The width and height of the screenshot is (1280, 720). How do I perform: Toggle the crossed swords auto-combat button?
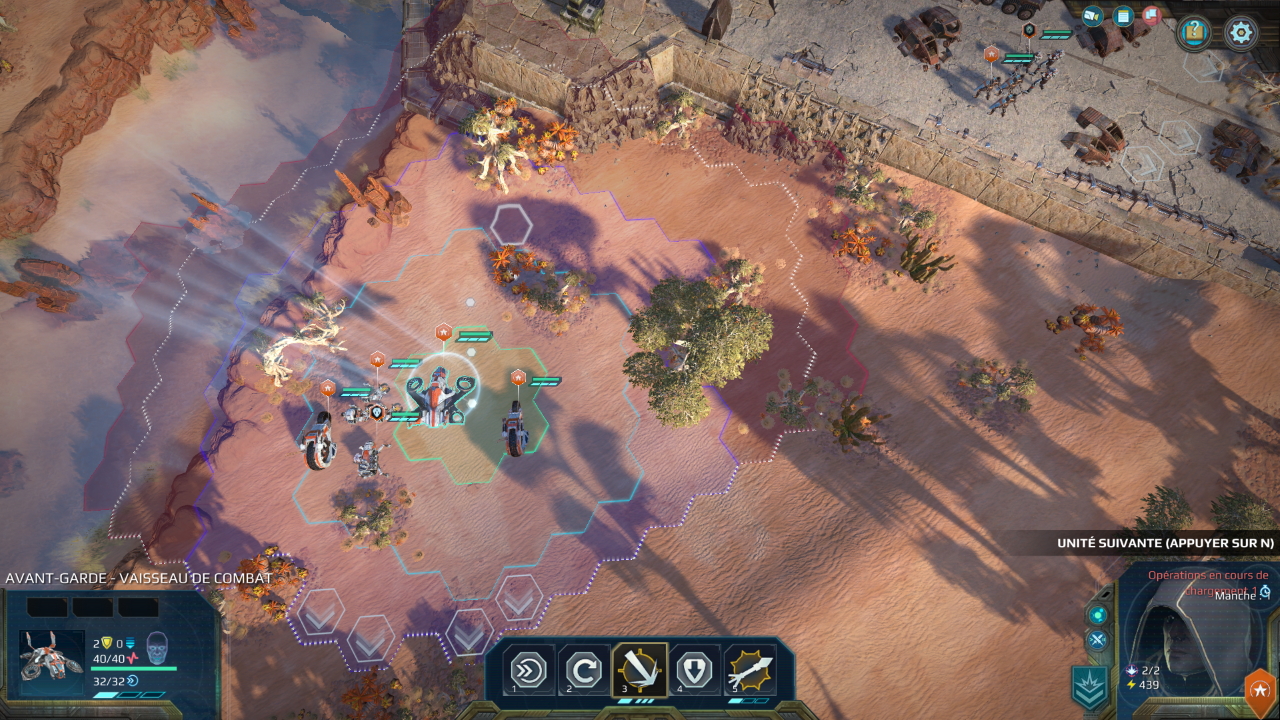(x=1097, y=640)
